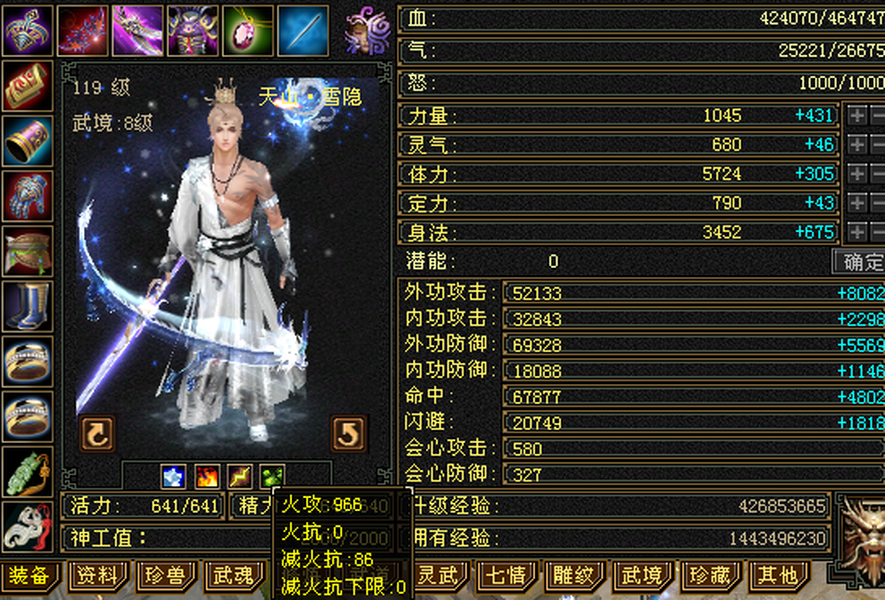This screenshot has width=885, height=600.
Task: Choose the boots equipment slot
Action: [x=27, y=306]
